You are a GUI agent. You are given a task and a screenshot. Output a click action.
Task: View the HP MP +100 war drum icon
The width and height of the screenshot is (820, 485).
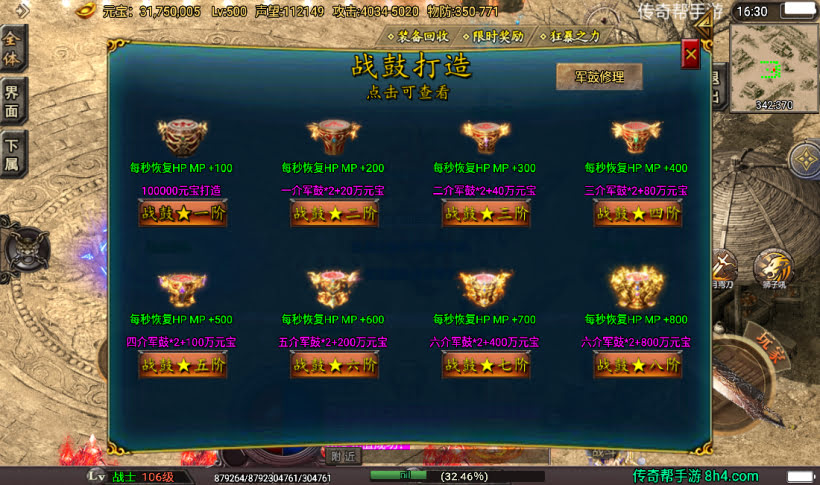point(181,136)
